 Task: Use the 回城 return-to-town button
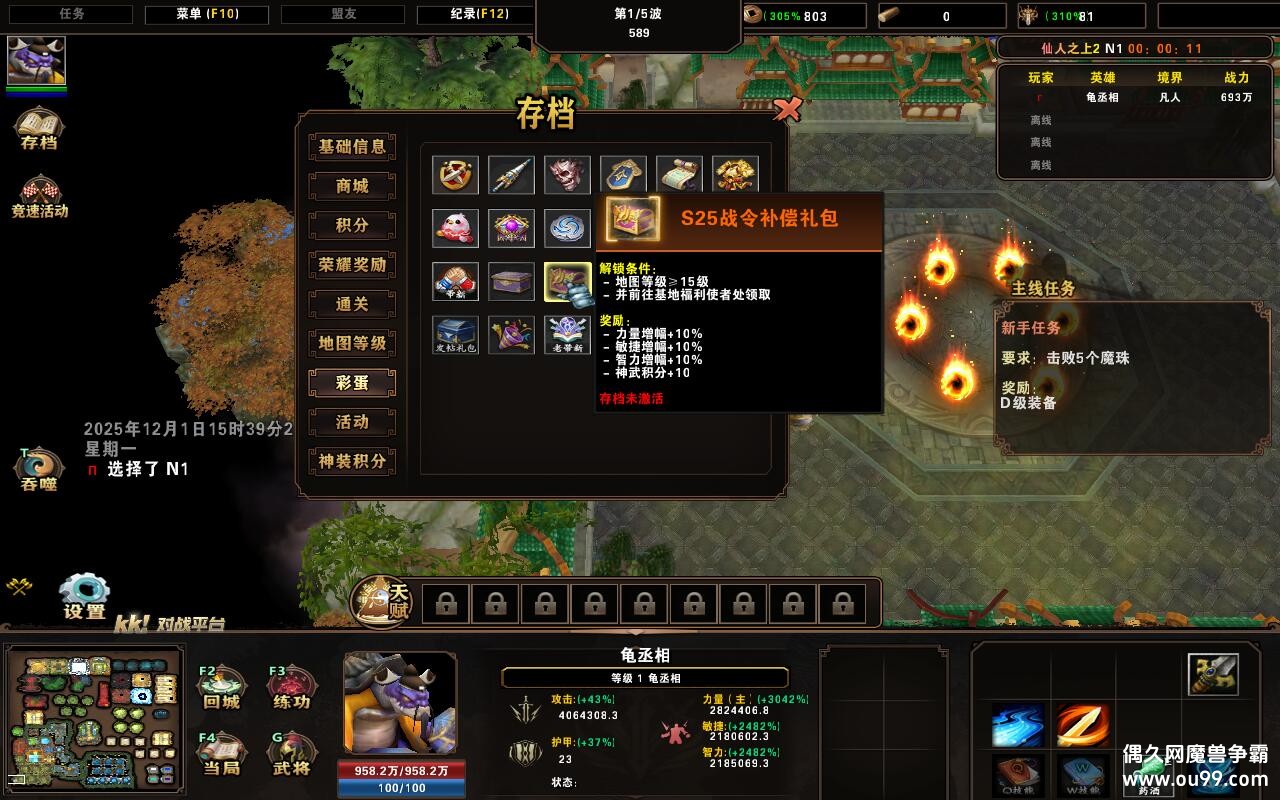pos(221,686)
